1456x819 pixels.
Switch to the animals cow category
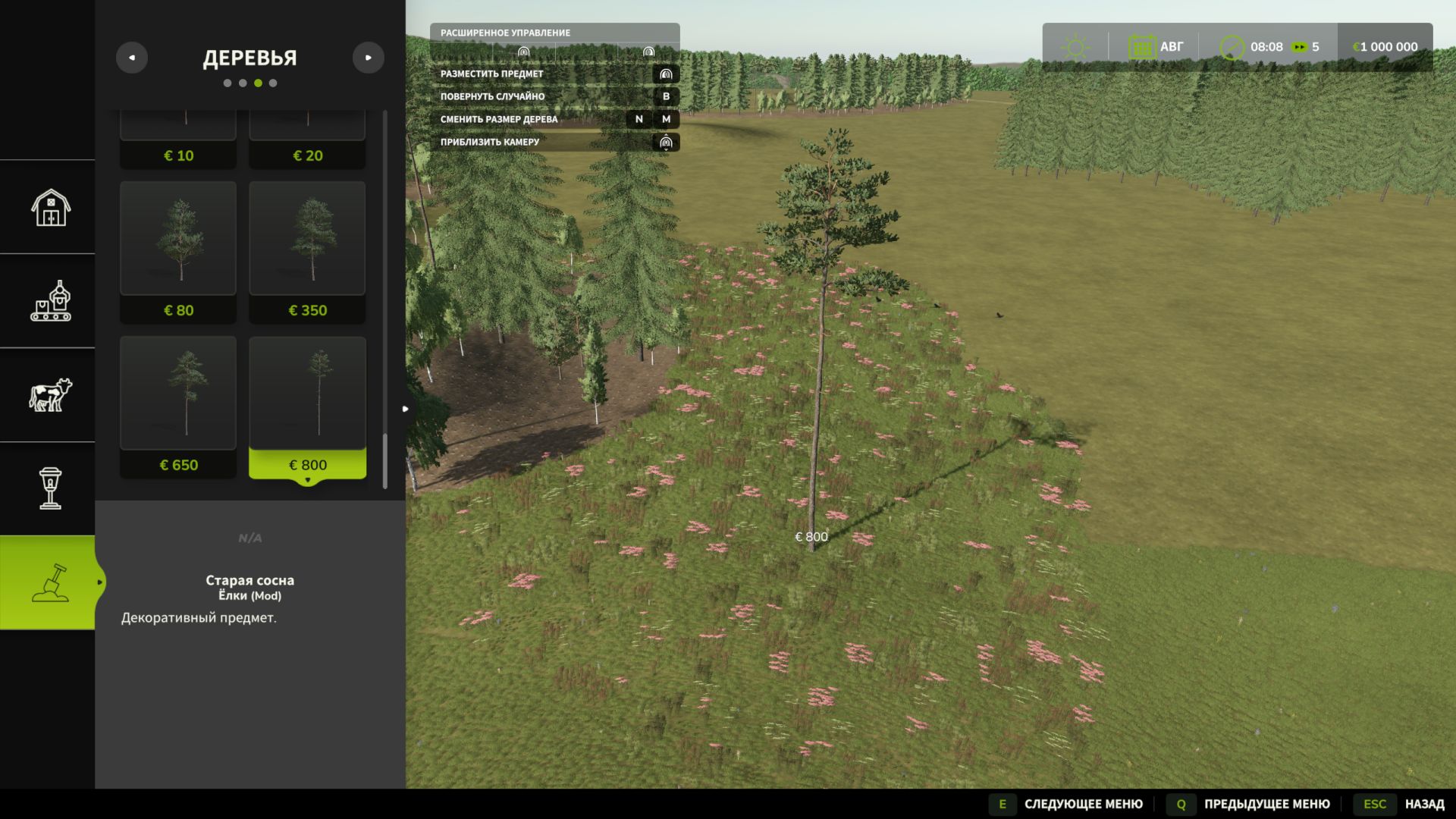[x=50, y=395]
